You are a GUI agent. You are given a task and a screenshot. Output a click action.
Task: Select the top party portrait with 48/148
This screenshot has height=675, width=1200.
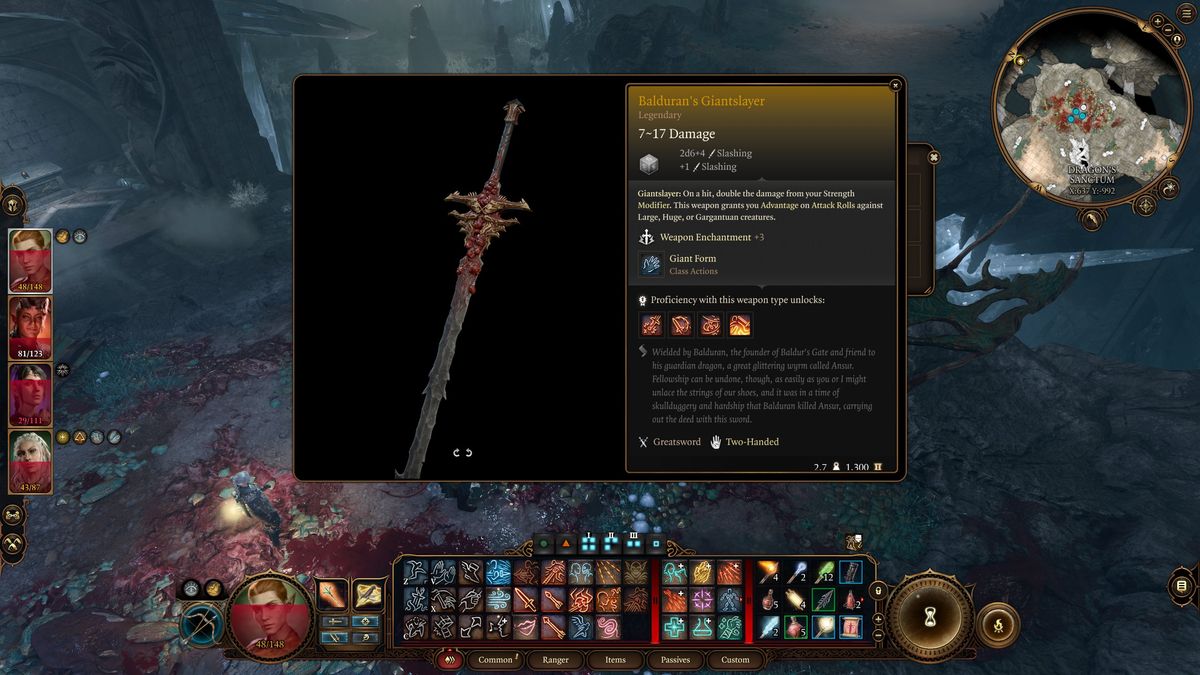(x=30, y=261)
